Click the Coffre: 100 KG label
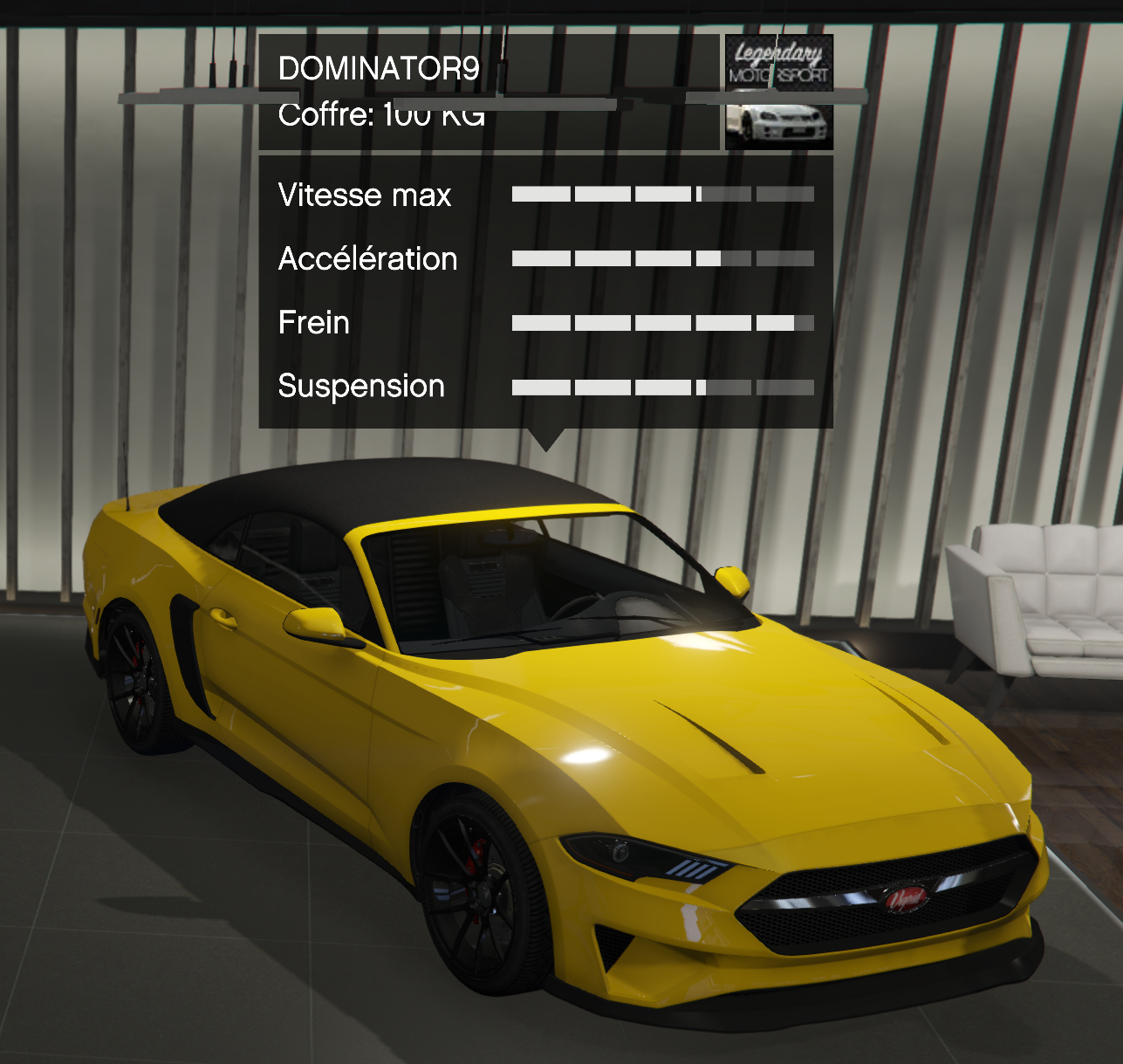The width and height of the screenshot is (1123, 1064). pyautogui.click(x=381, y=114)
